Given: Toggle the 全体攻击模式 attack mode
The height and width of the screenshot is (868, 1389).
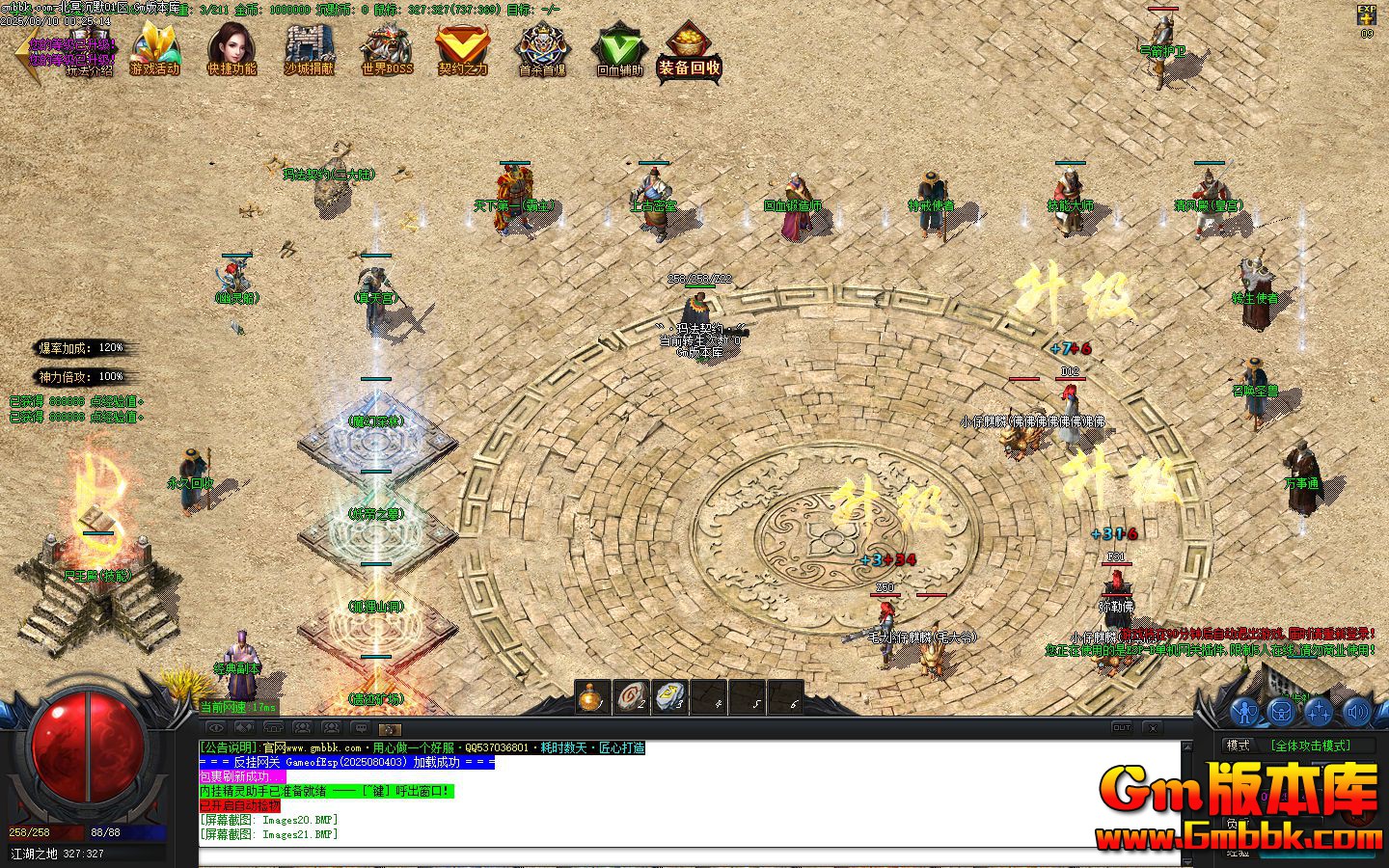Looking at the screenshot, I should point(1312,745).
